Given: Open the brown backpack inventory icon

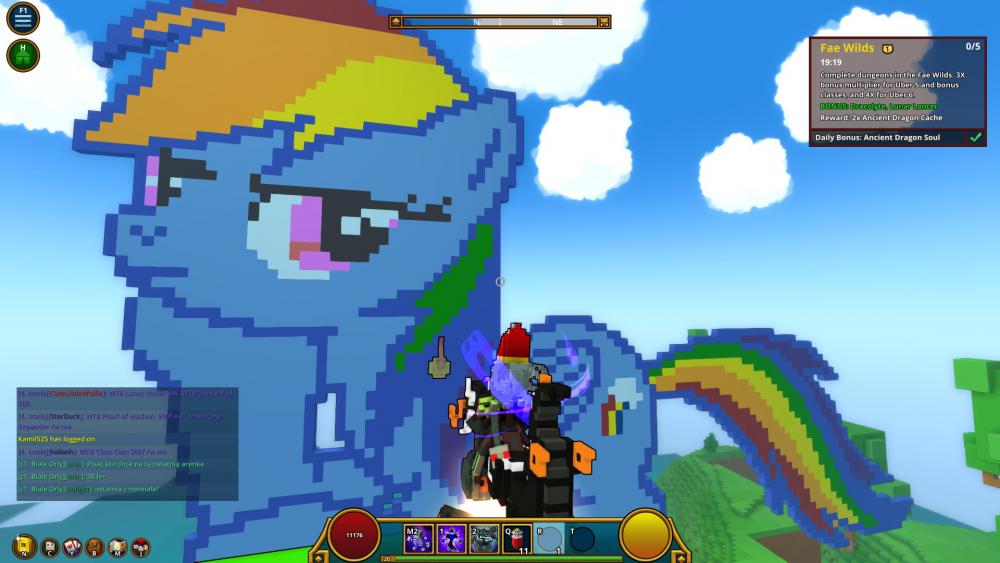Looking at the screenshot, I should pos(95,547).
